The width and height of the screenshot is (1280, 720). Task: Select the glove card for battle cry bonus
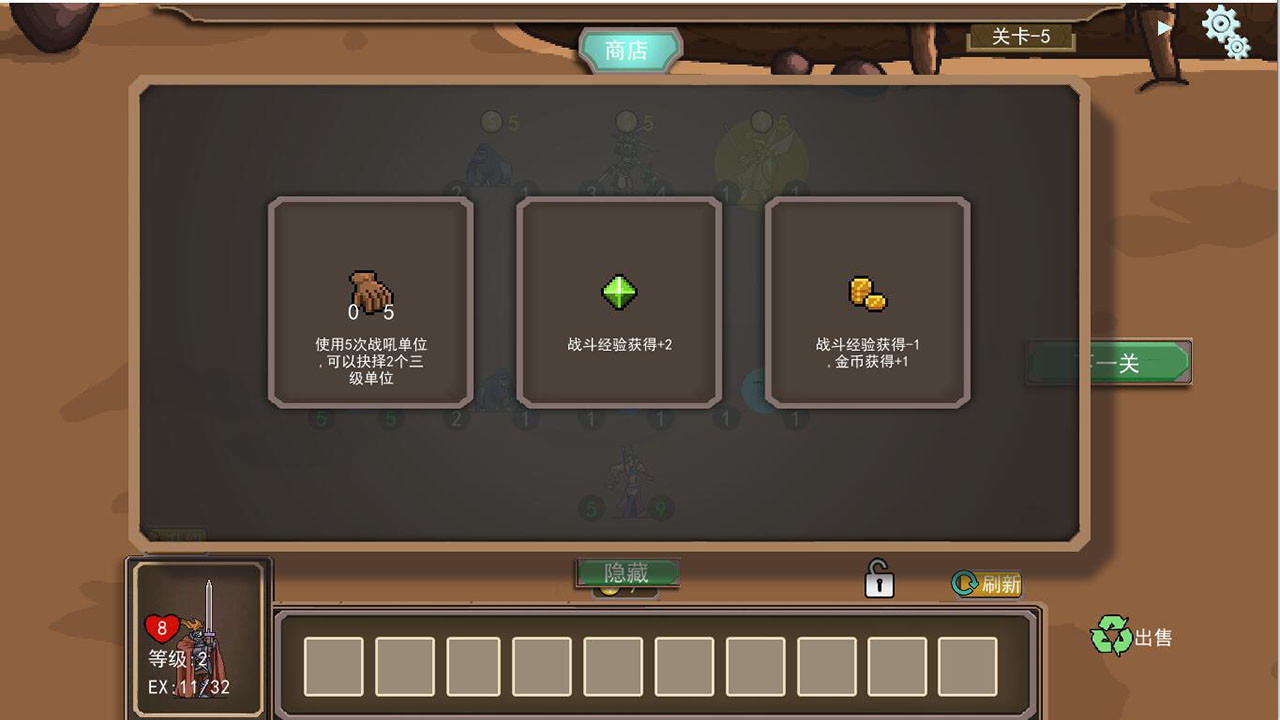368,300
